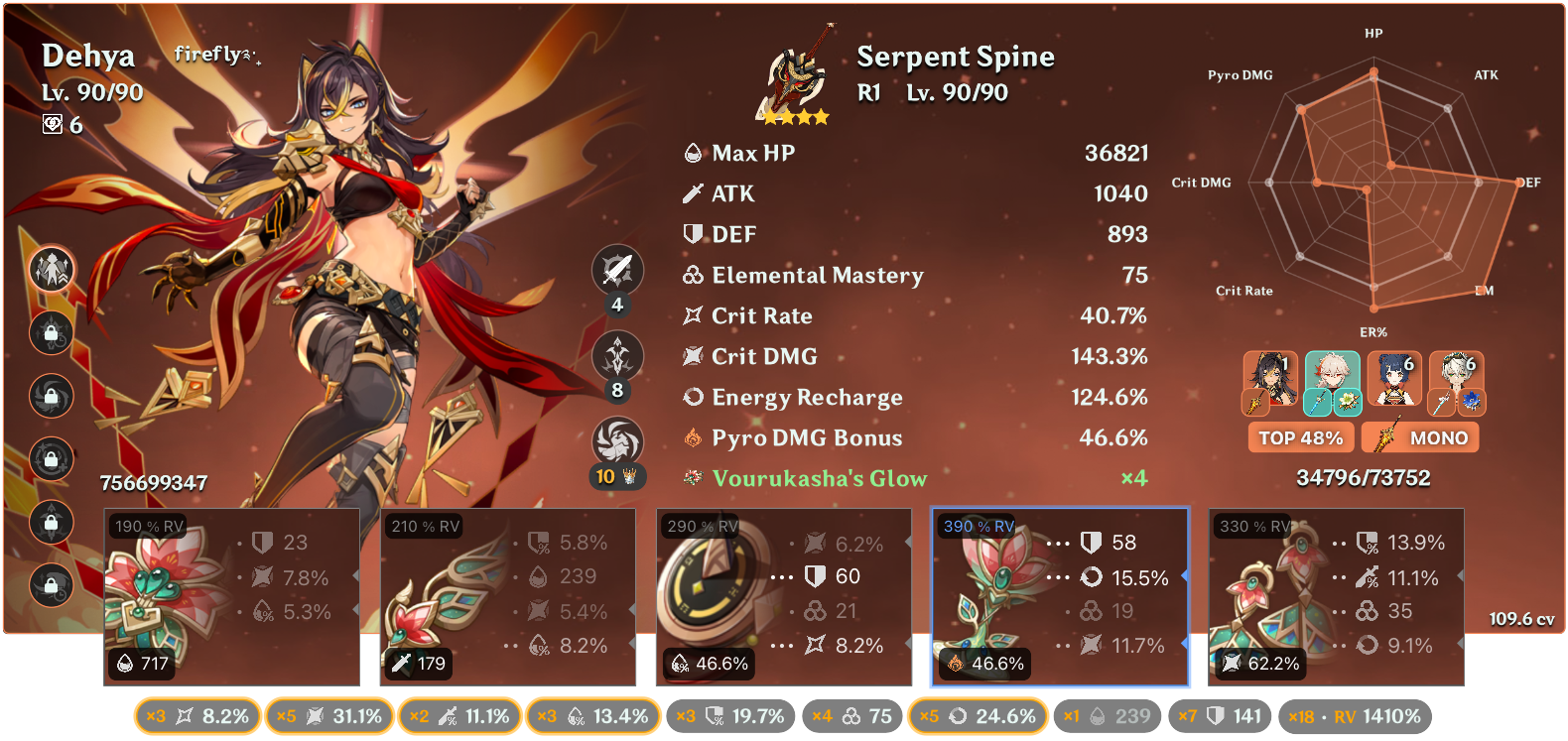The image size is (1568, 741).
Task: Click the HP vertex on the stat radar chart
Action: click(x=1372, y=71)
